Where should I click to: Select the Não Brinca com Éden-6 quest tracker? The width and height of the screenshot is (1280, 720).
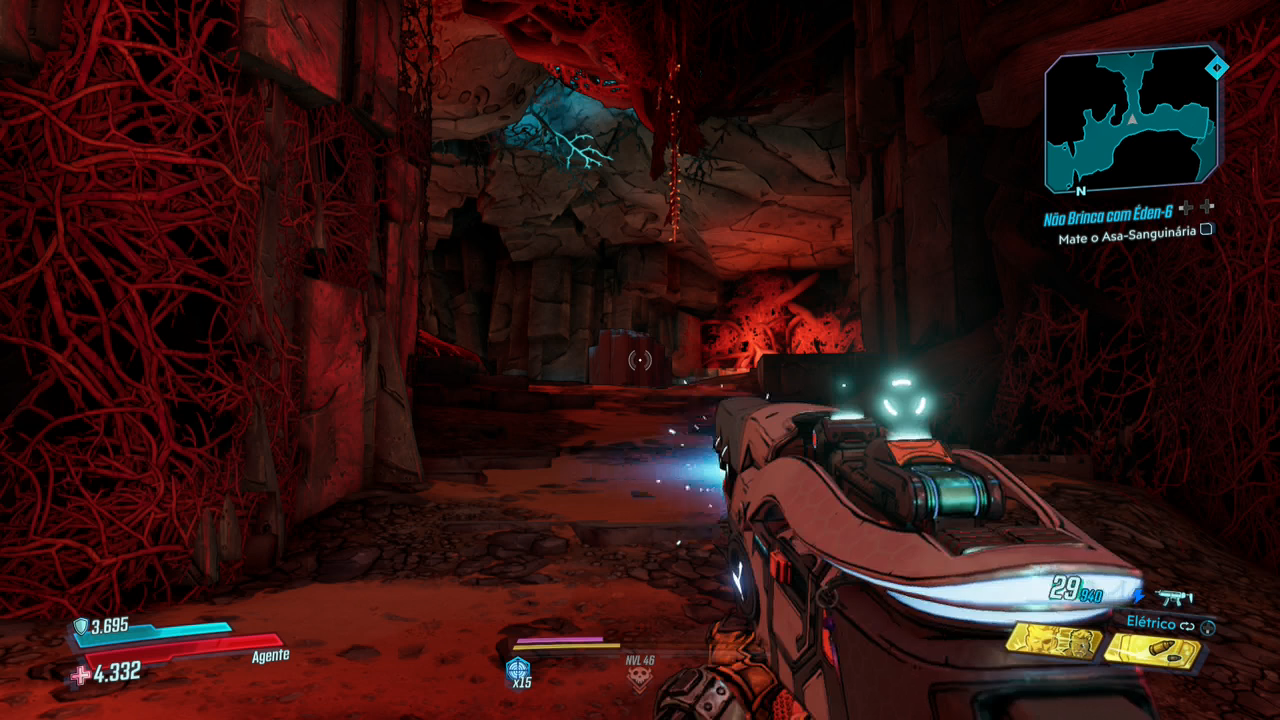pos(1107,209)
